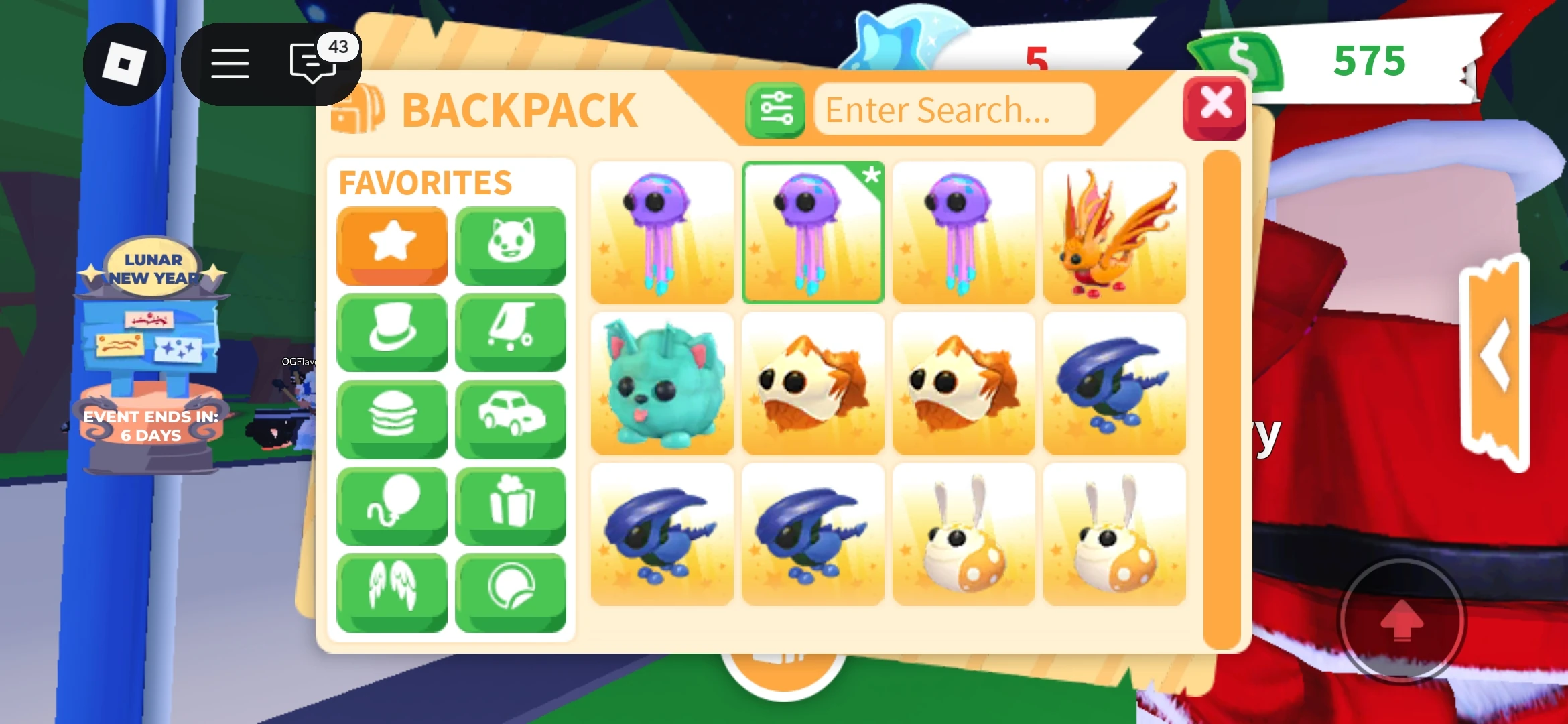Toggle off the starred jellyfish selection

[x=813, y=231]
